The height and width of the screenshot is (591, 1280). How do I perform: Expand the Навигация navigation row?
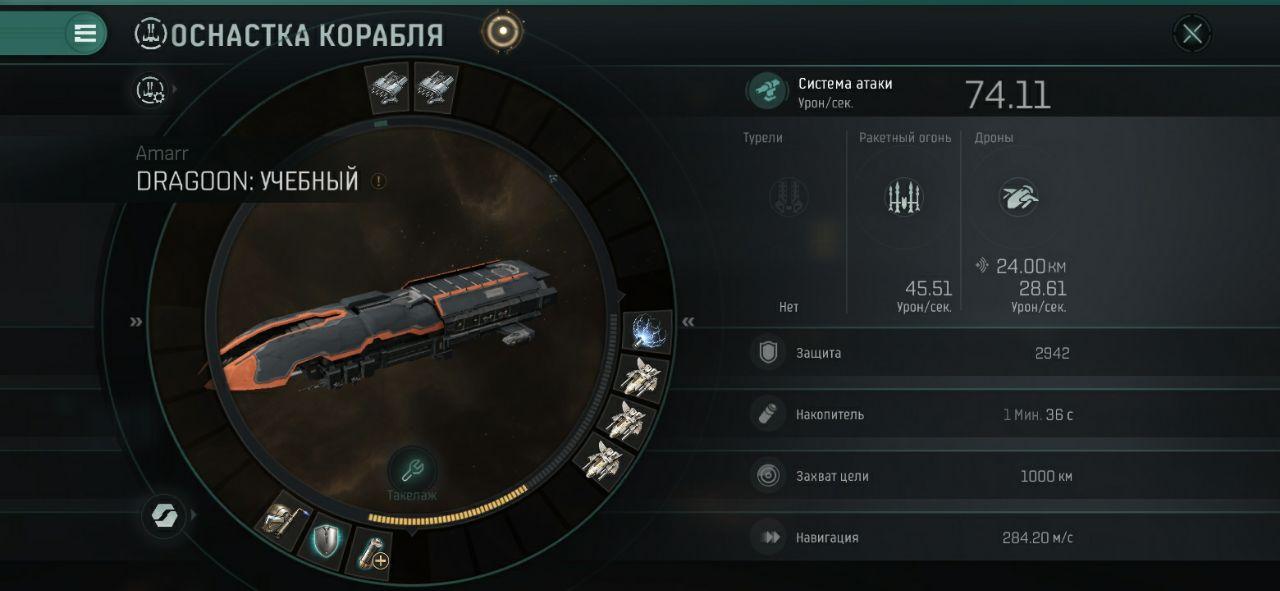910,538
